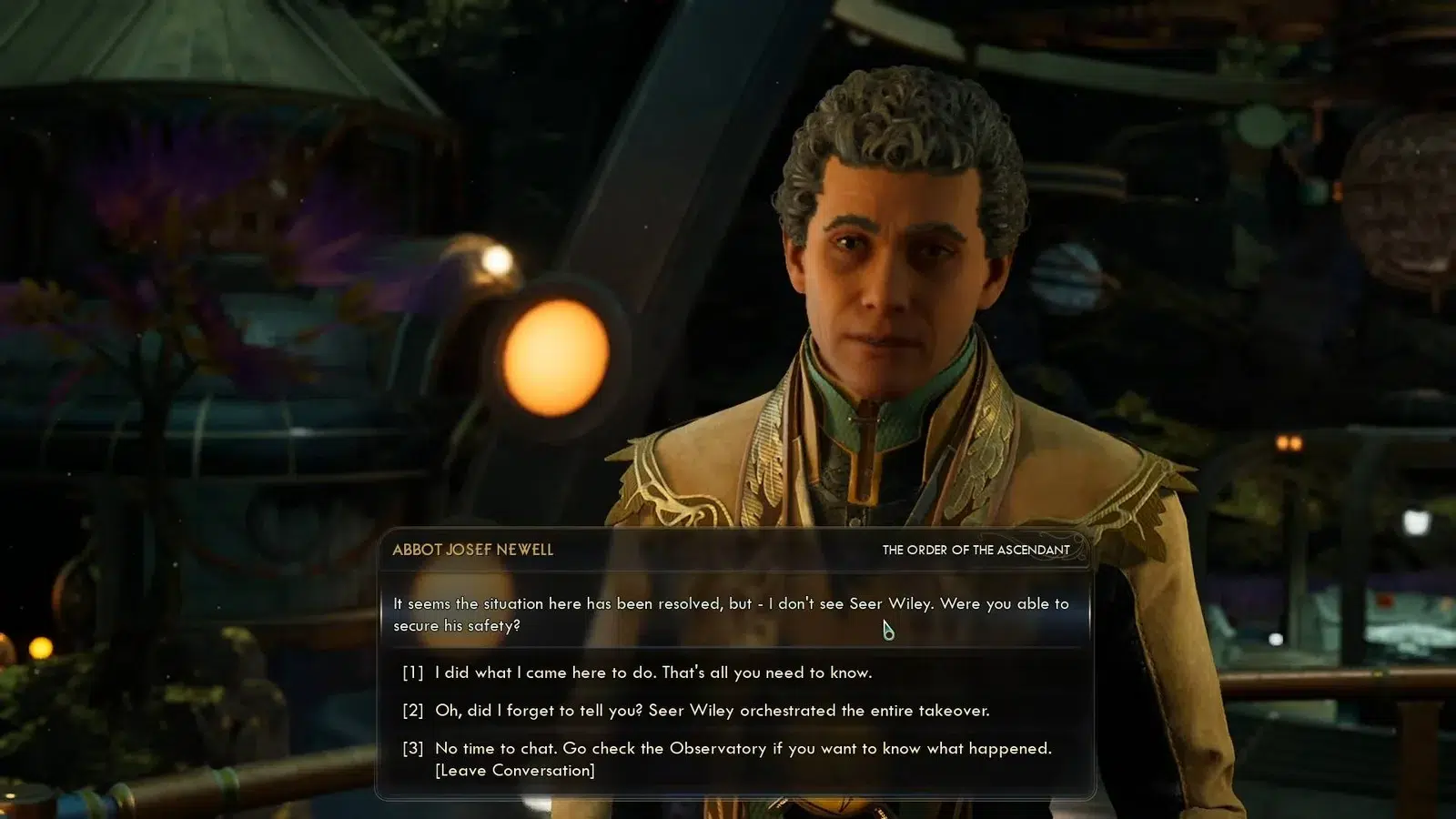Select the Seer Wiley orchestrated takeover response
This screenshot has height=819, width=1456.
(x=712, y=711)
